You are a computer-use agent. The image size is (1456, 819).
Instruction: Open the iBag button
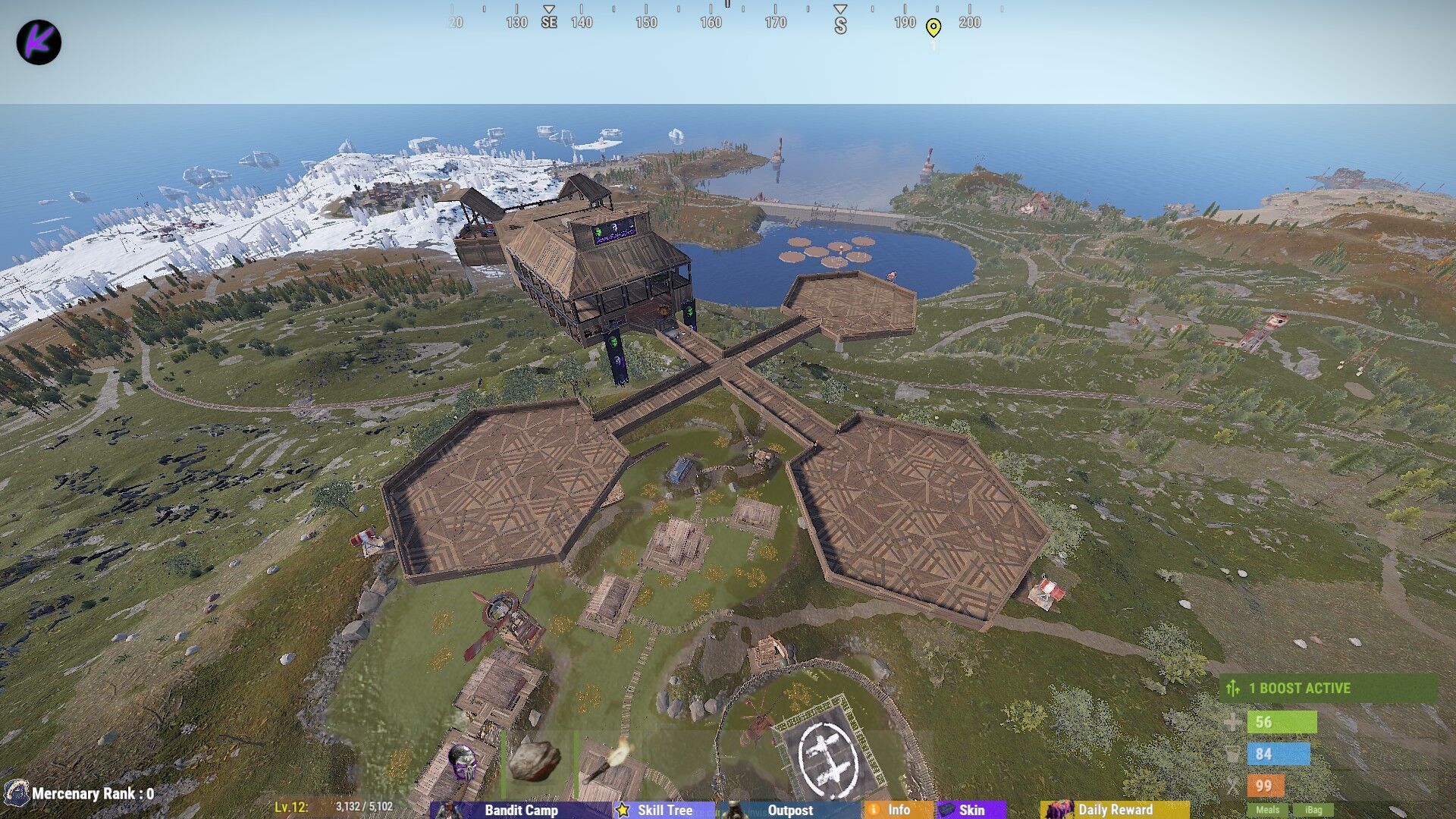click(1313, 810)
